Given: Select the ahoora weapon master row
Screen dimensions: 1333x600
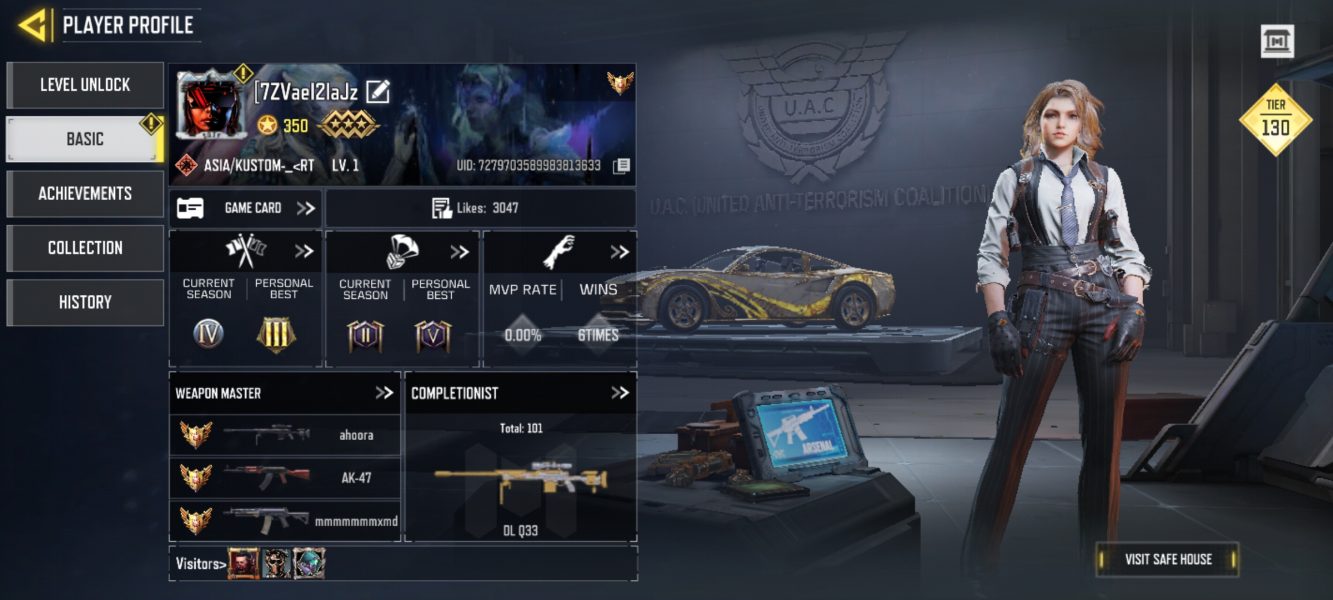Looking at the screenshot, I should (x=285, y=435).
